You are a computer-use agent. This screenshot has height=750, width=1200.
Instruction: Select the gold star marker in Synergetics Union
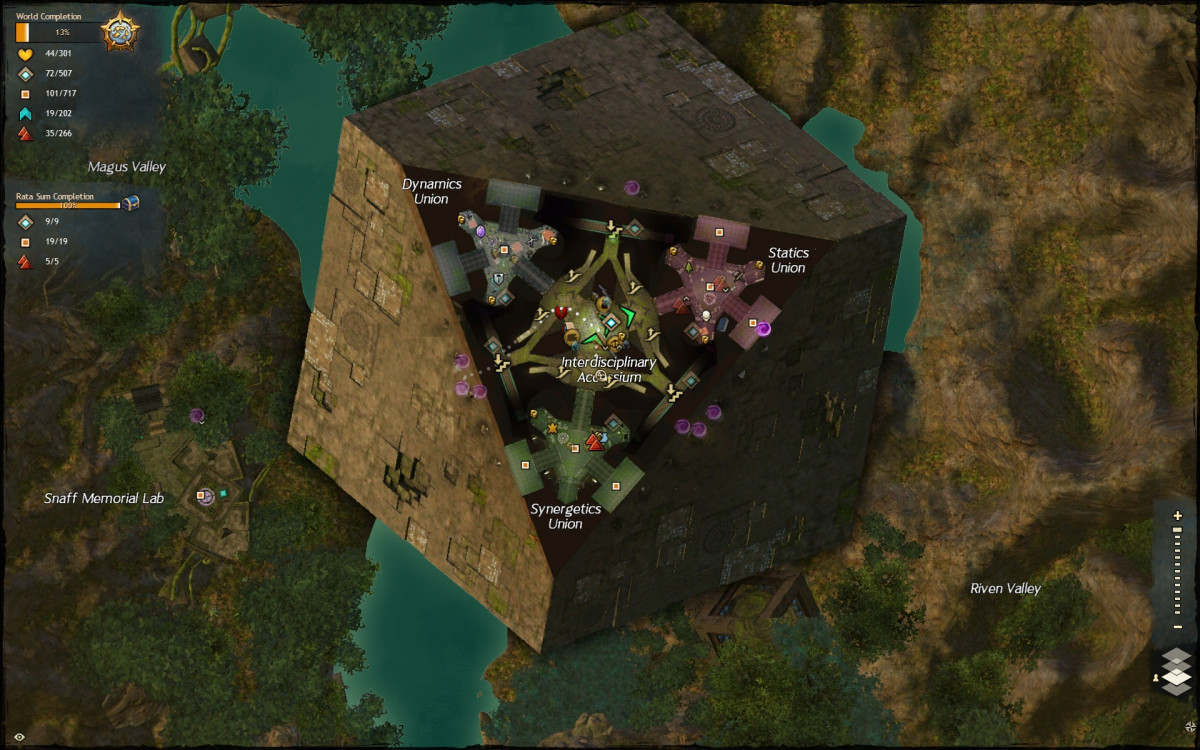[552, 428]
